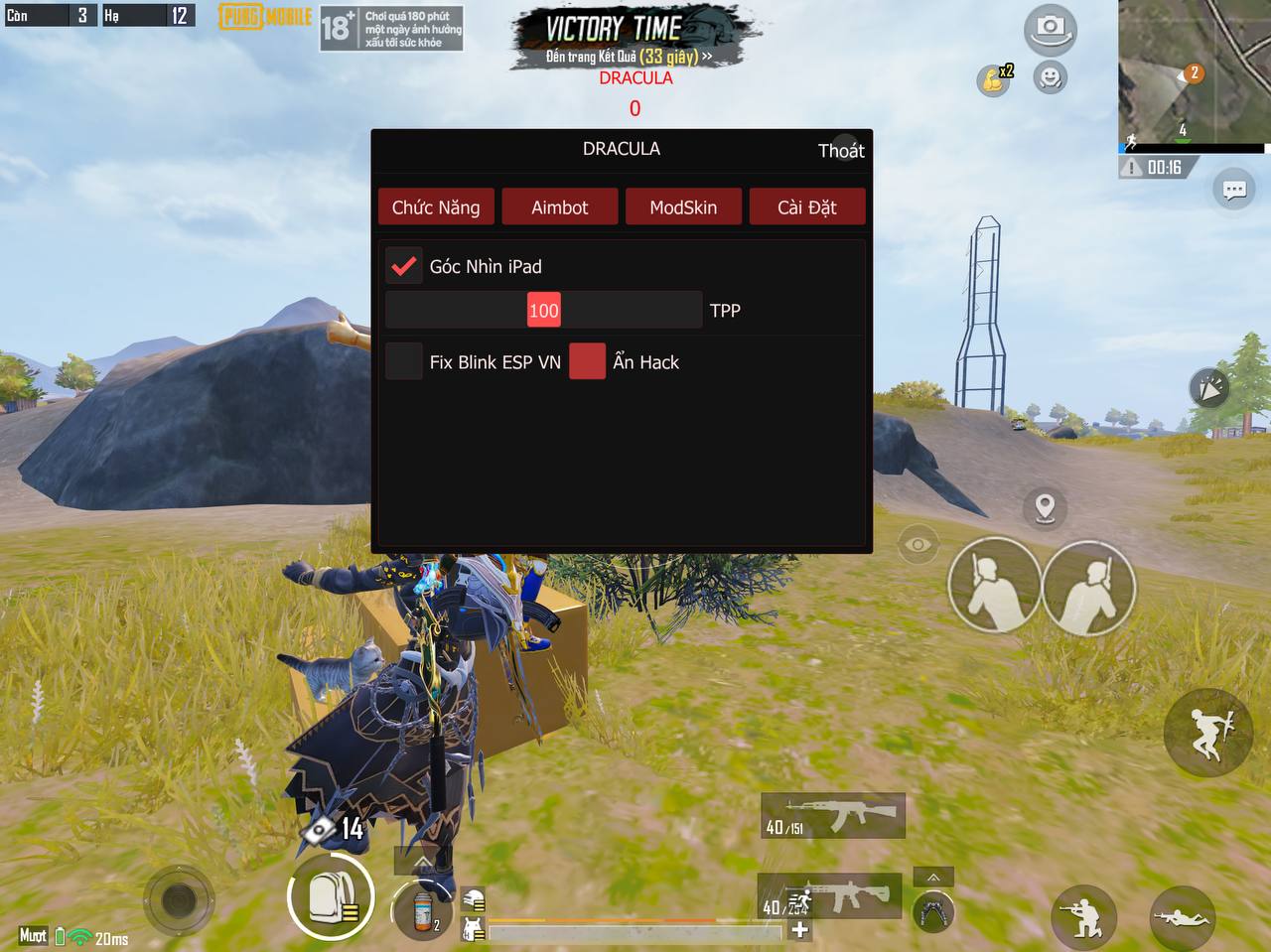Open the screenshot camera icon
Screen dimensions: 1271x952
pyautogui.click(x=1050, y=30)
